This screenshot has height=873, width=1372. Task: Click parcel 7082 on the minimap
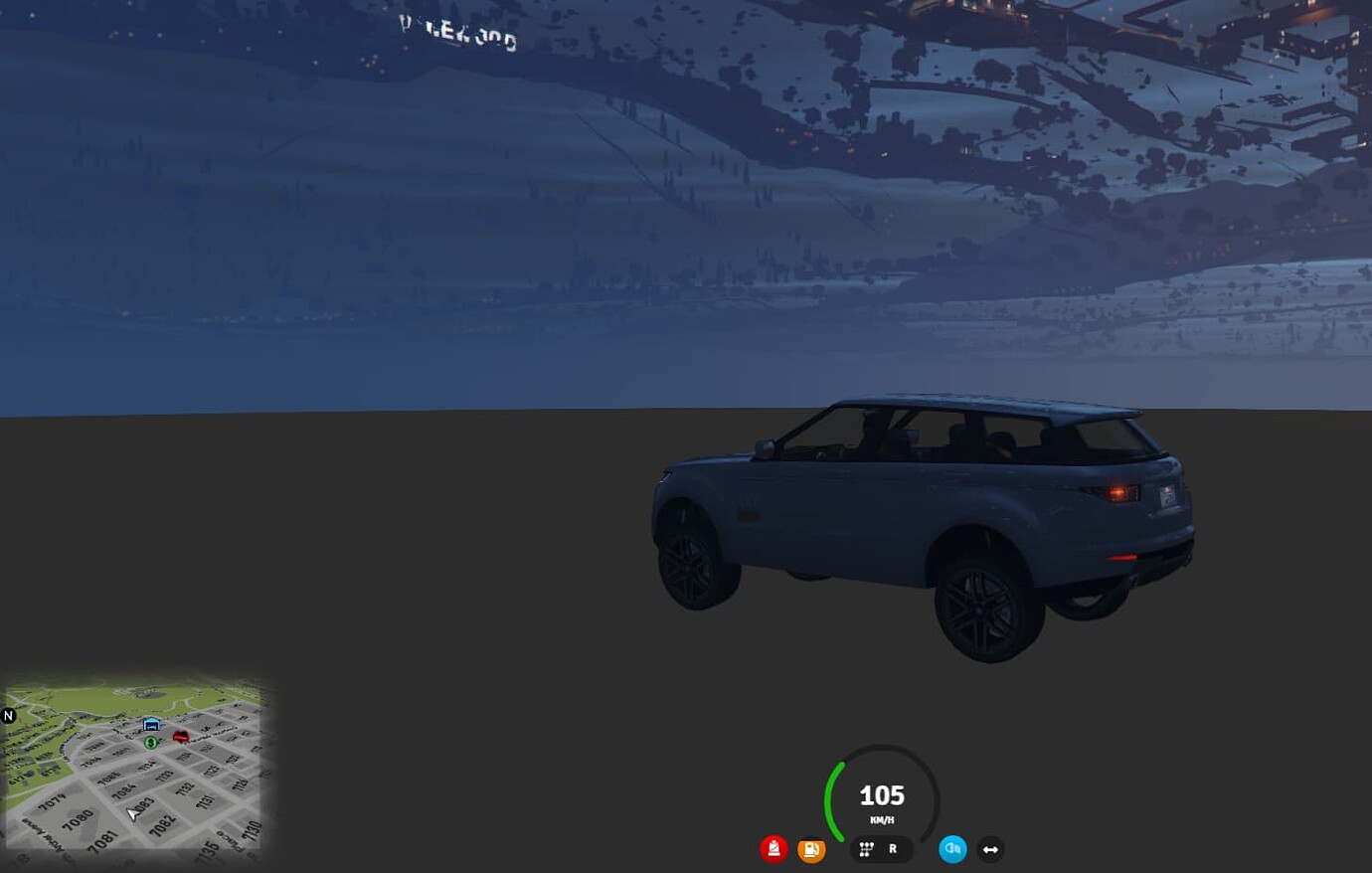(164, 824)
